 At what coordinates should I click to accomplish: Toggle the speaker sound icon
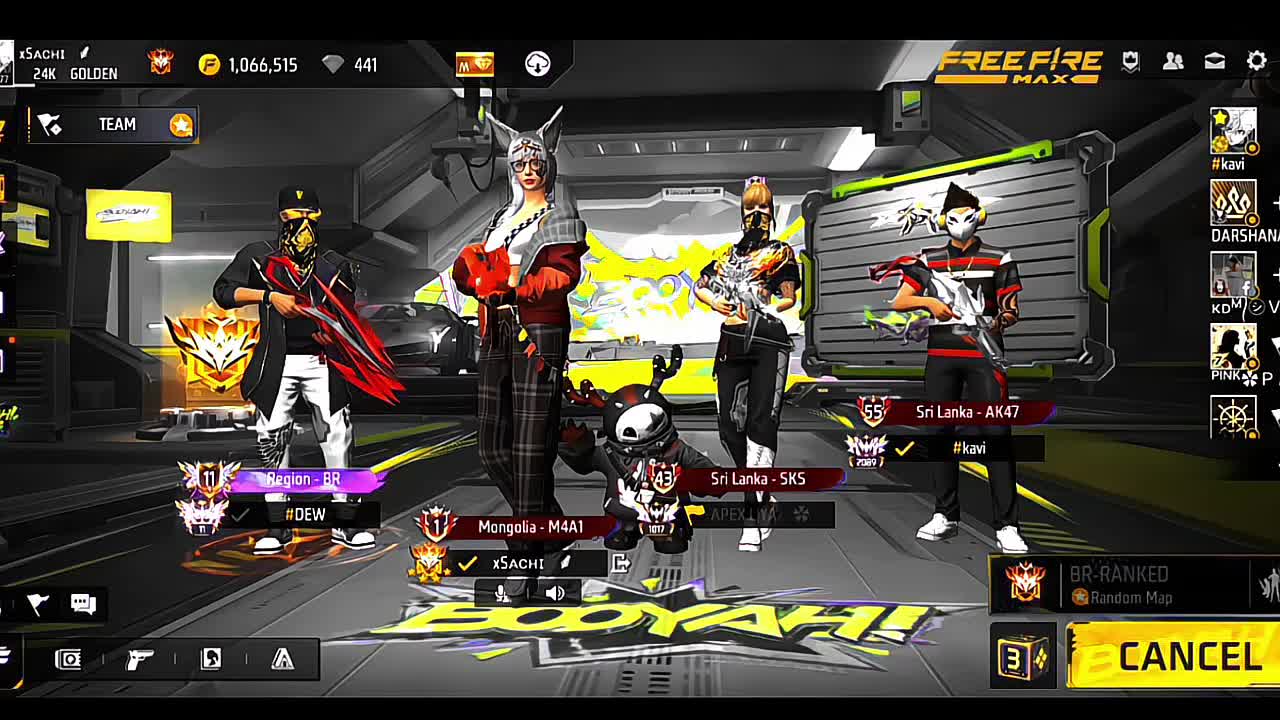555,593
